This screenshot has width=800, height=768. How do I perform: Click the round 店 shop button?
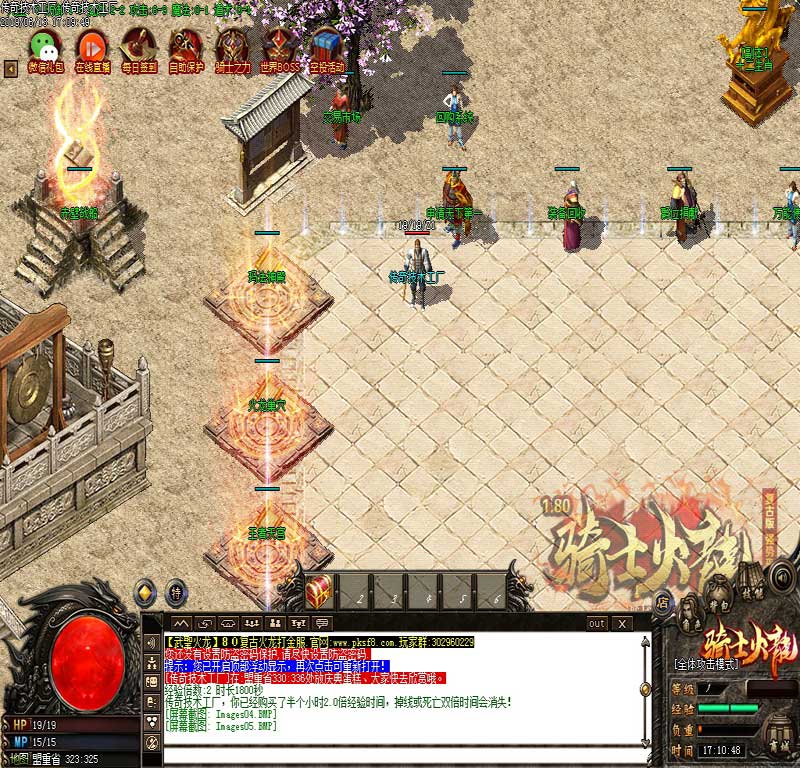(662, 602)
